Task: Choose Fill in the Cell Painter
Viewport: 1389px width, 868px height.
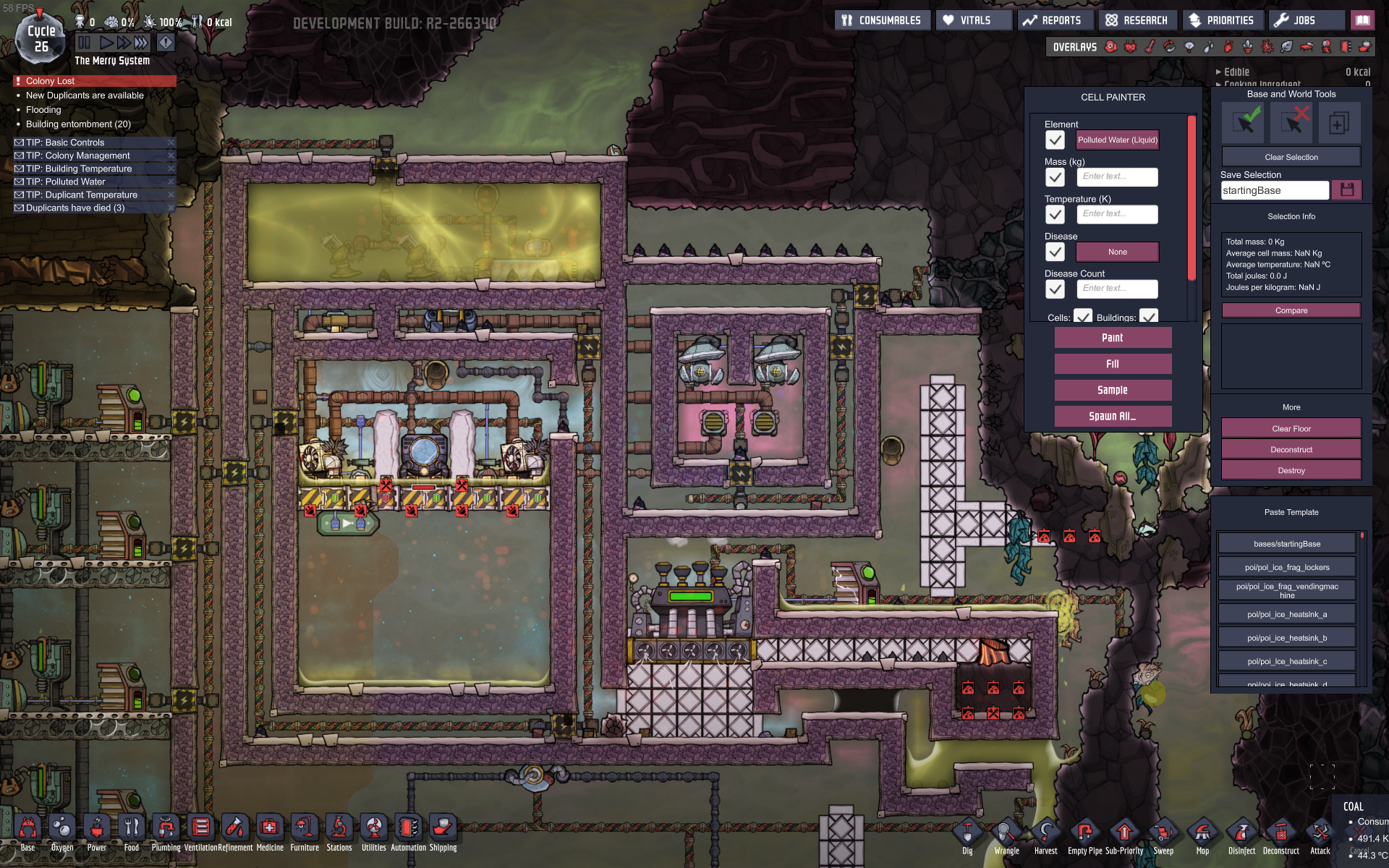Action: (x=1113, y=364)
